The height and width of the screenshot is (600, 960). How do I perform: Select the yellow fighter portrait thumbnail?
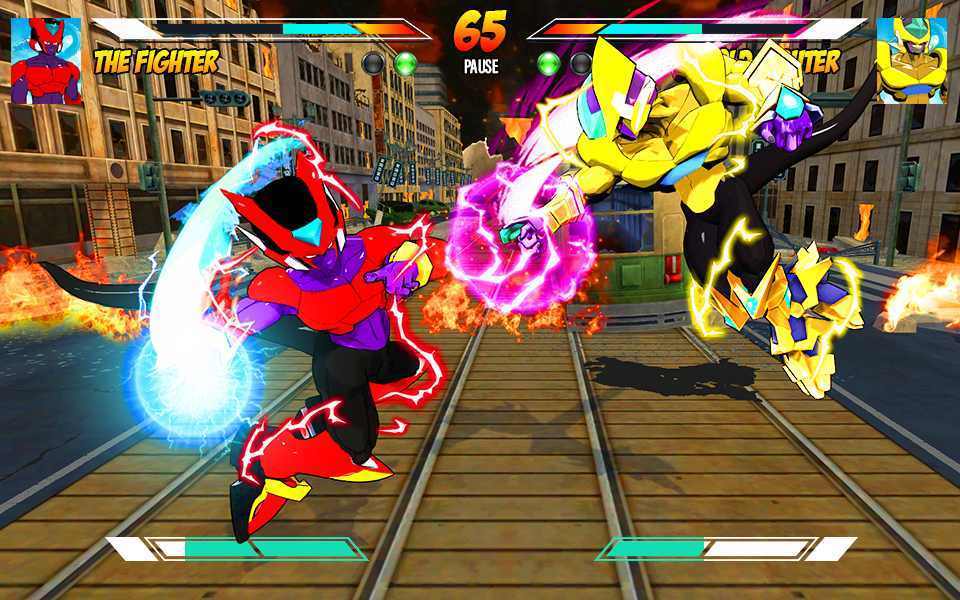click(911, 60)
